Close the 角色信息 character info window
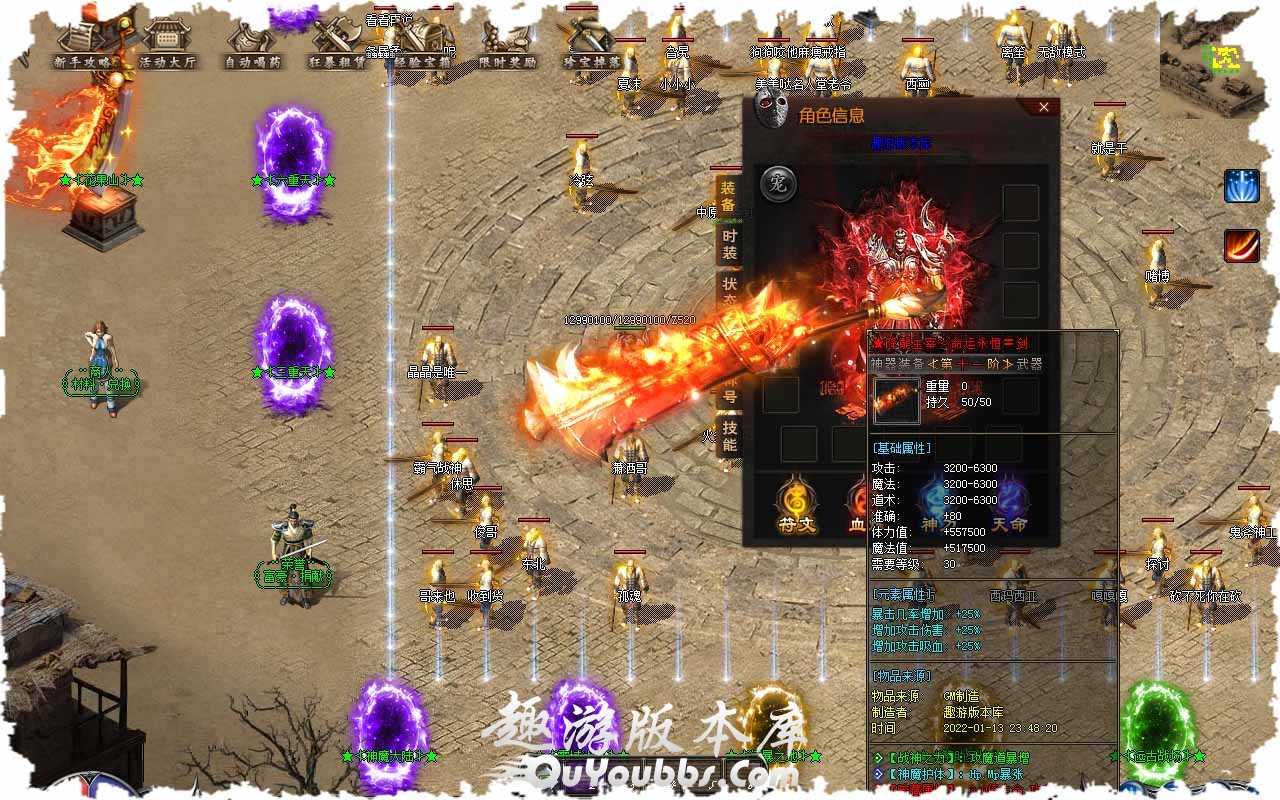The height and width of the screenshot is (800, 1280). 1043,107
